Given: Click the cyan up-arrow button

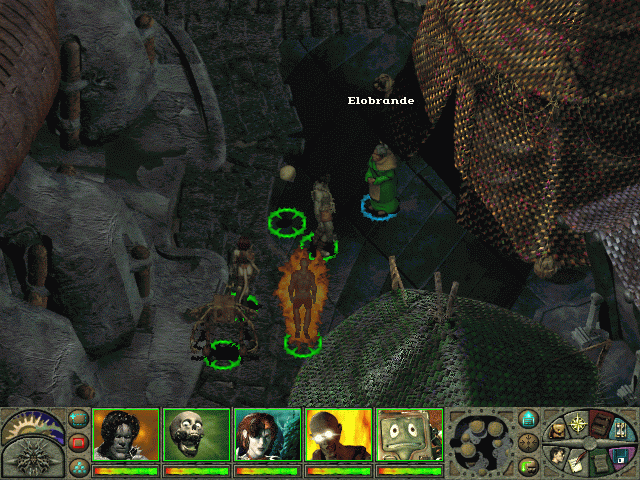Looking at the screenshot, I should coord(529,419).
